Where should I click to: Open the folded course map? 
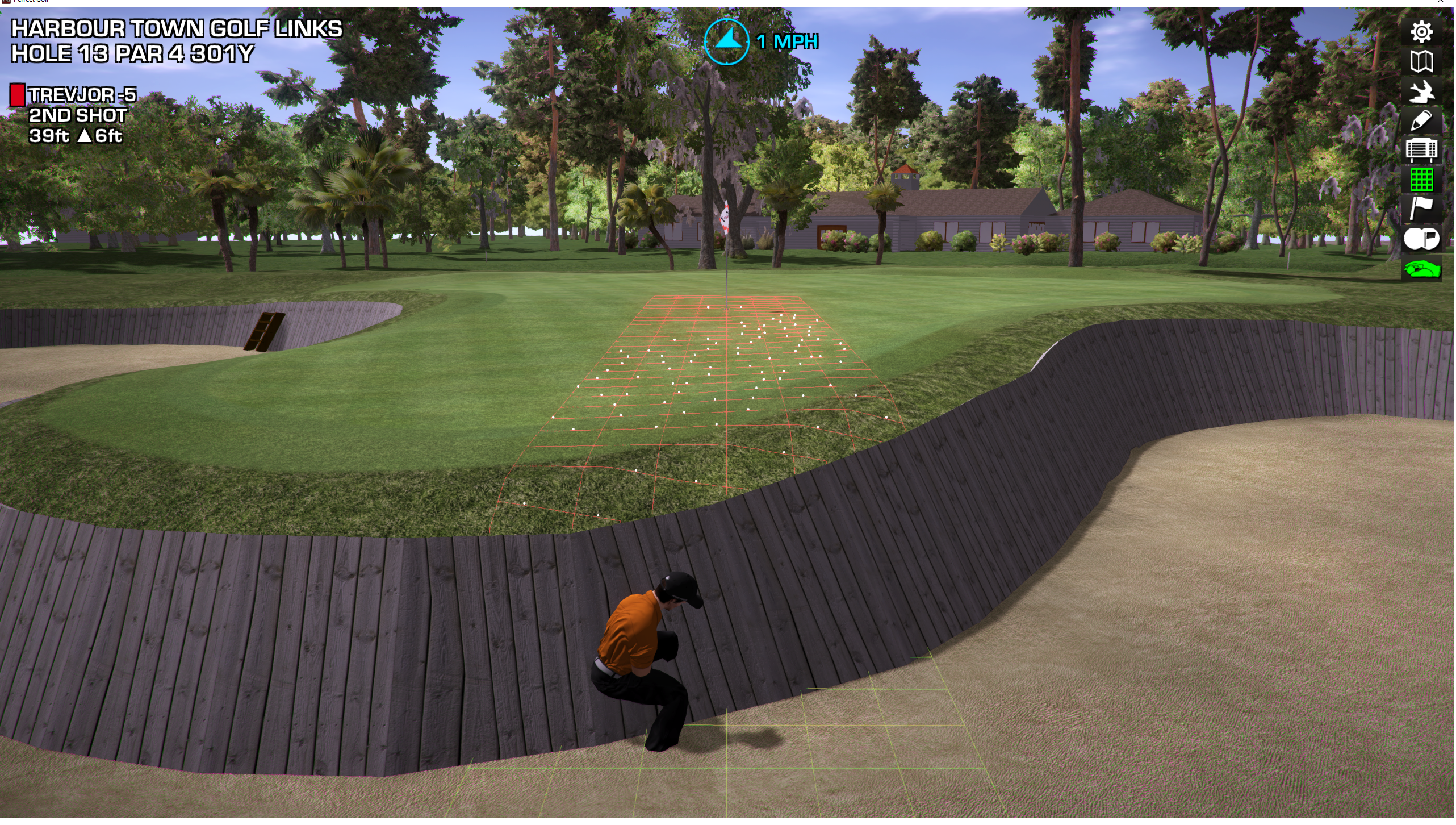[x=1423, y=62]
